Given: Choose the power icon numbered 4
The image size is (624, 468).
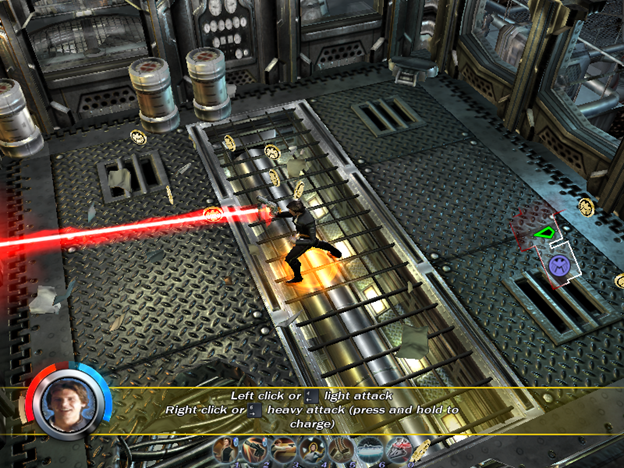Looking at the screenshot, I should 313,451.
